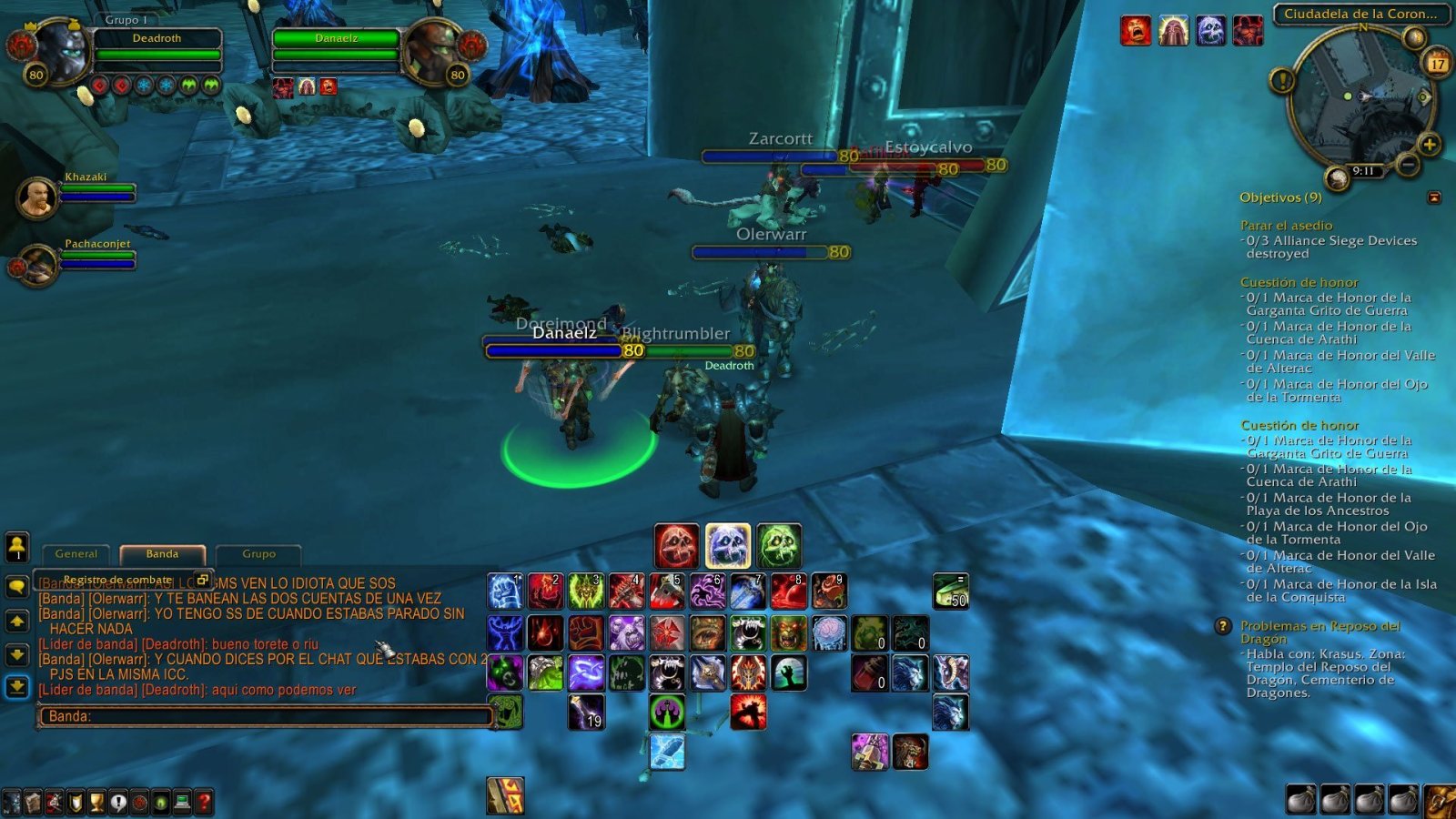Zoom in the minimap with the plus button
Viewport: 1456px width, 819px height.
point(1429,144)
